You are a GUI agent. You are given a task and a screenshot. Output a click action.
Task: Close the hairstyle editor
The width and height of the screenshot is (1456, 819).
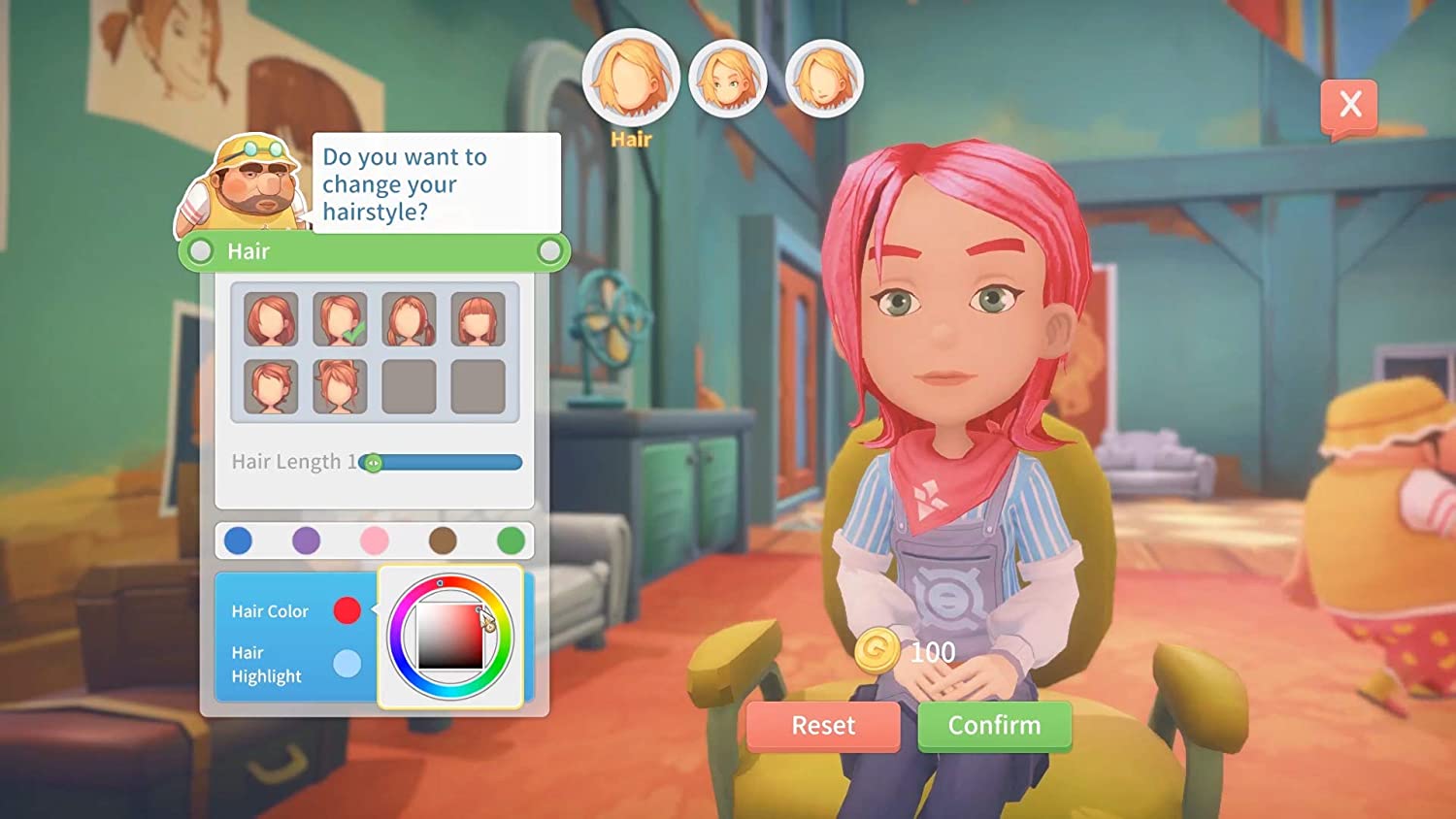(x=1351, y=105)
